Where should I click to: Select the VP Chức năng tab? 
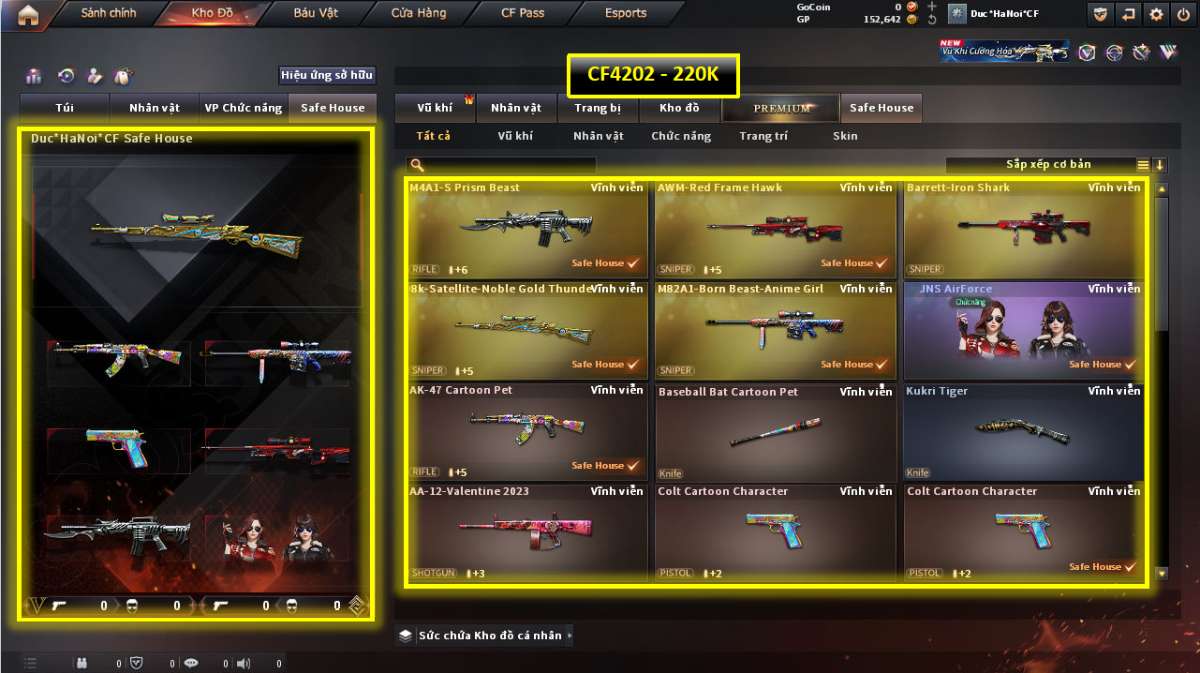(243, 108)
